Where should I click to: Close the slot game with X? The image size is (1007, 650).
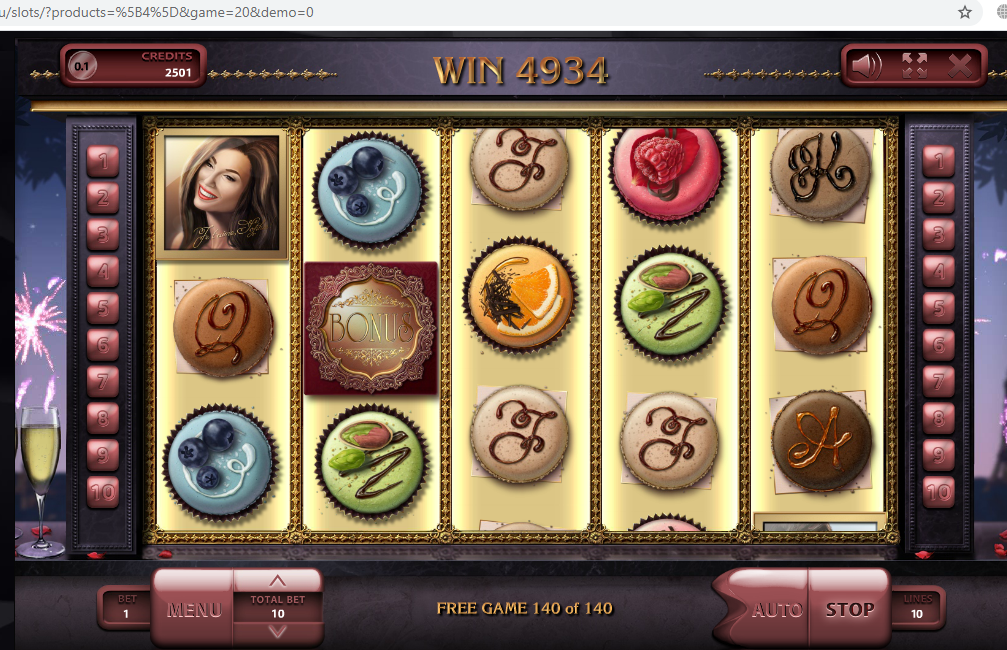[960, 66]
